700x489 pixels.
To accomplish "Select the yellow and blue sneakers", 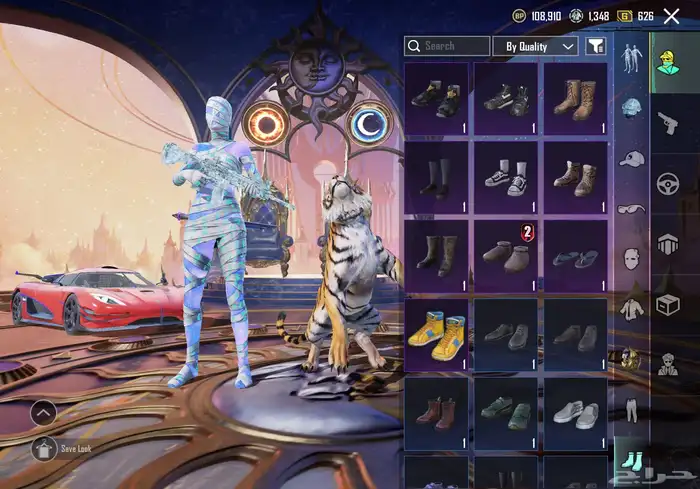I will click(436, 335).
